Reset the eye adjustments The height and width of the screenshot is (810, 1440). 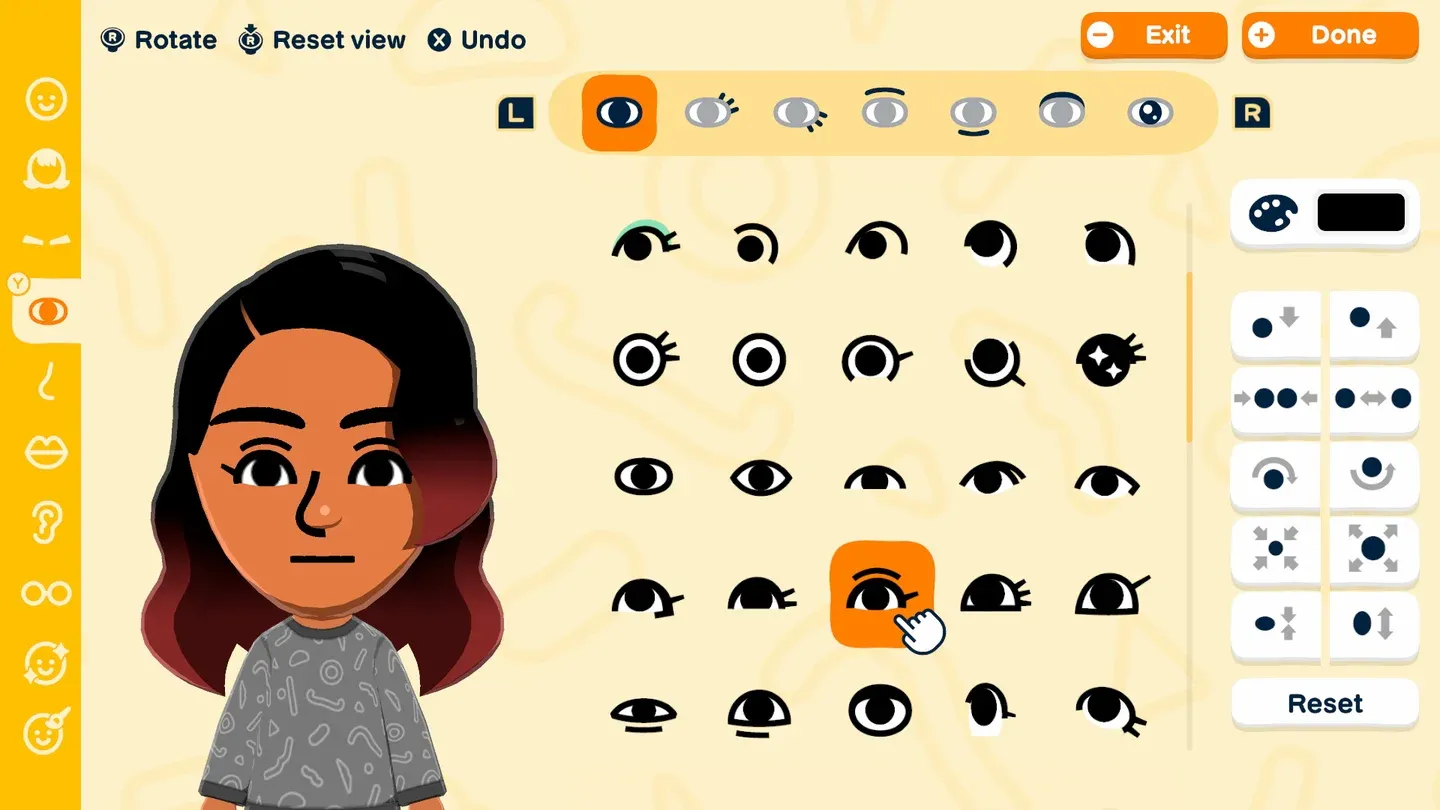tap(1324, 703)
